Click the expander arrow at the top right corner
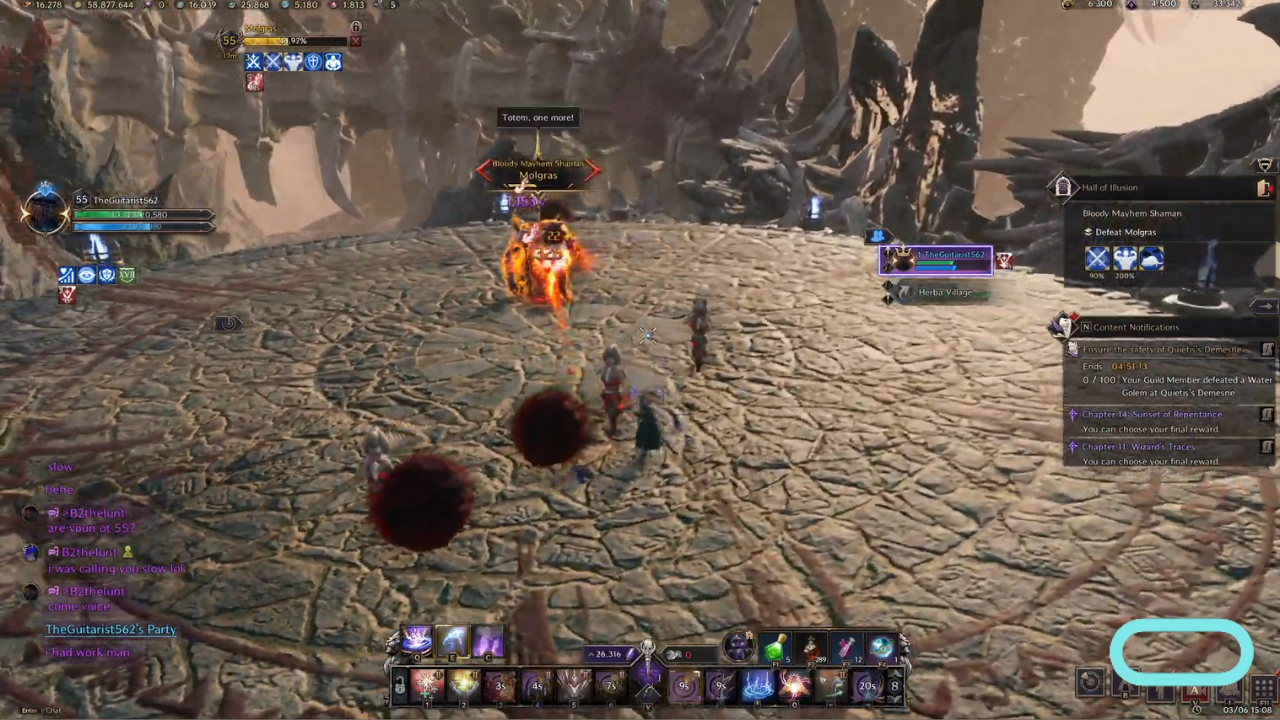Screen dimensions: 1280x720 [1264, 164]
